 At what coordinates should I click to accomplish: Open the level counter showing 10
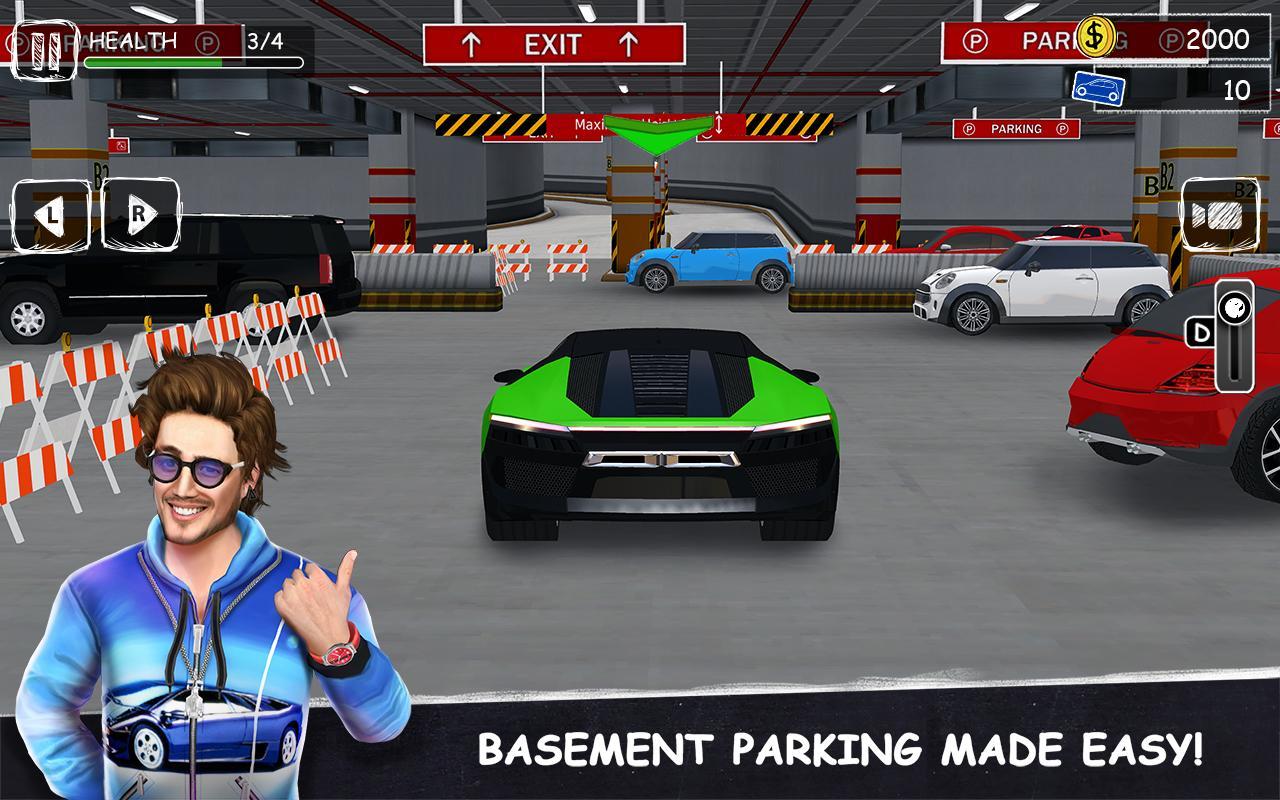(1237, 88)
